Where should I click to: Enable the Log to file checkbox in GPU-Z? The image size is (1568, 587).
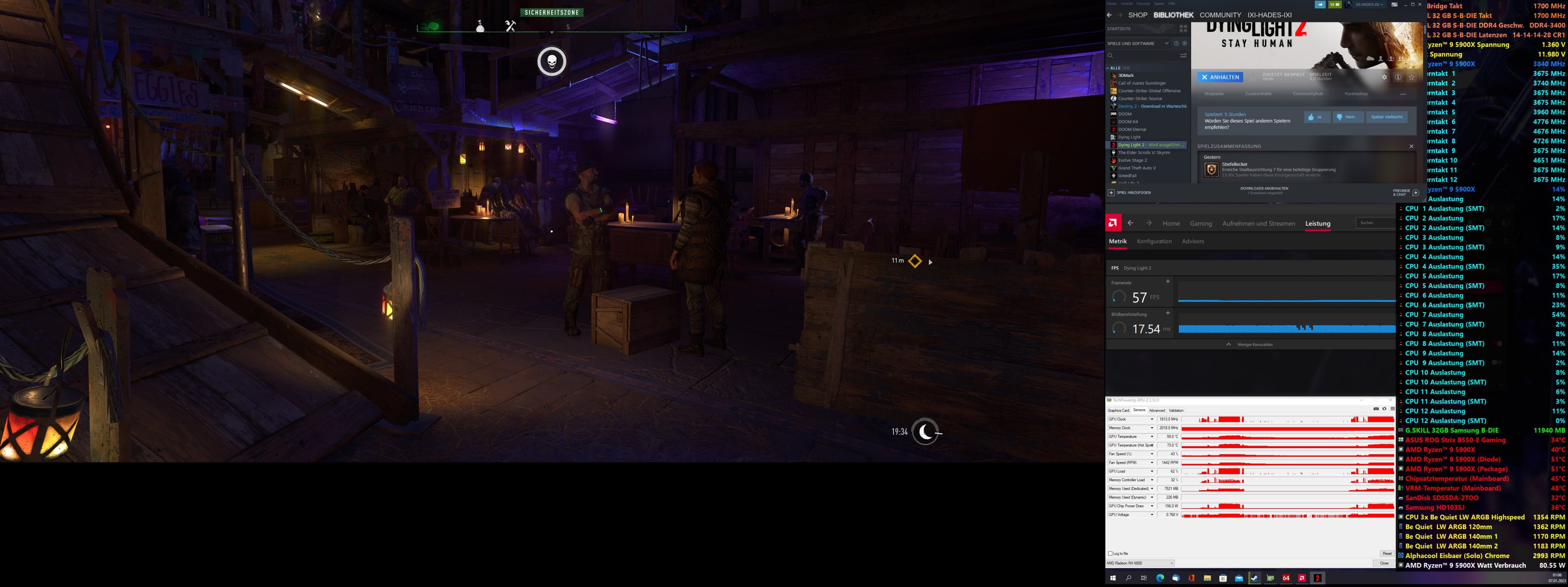[1110, 554]
